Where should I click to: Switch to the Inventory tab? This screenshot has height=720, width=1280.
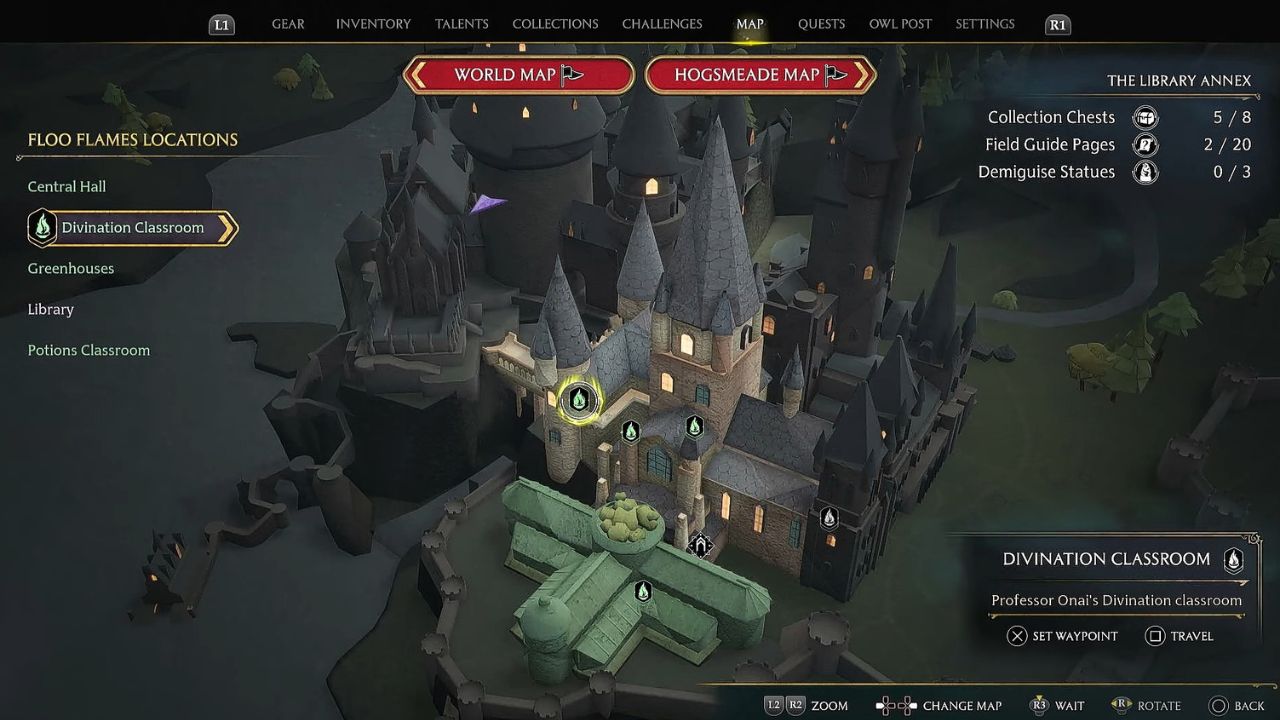click(x=373, y=24)
